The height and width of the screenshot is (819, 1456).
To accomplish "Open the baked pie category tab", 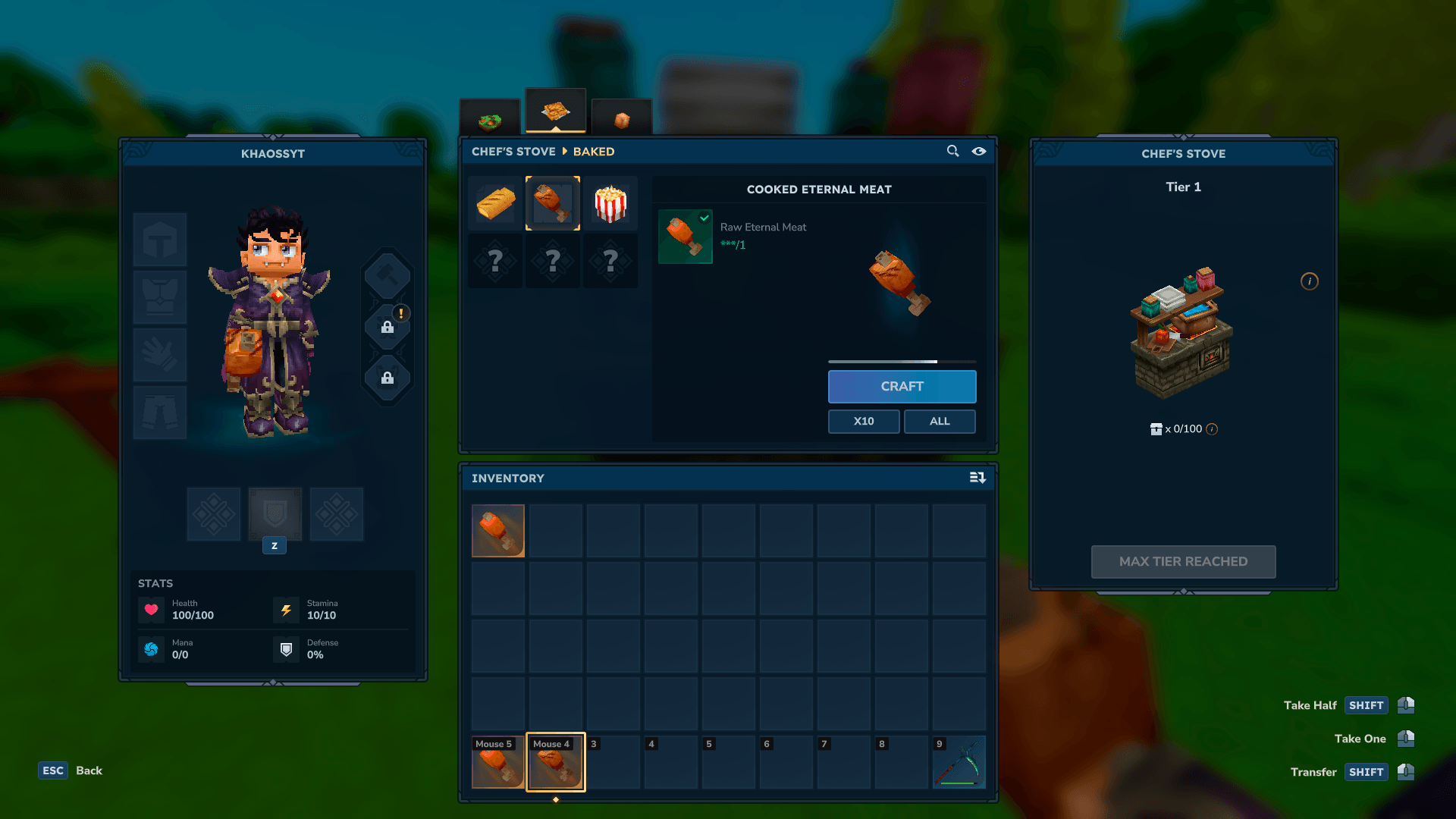I will pyautogui.click(x=556, y=112).
